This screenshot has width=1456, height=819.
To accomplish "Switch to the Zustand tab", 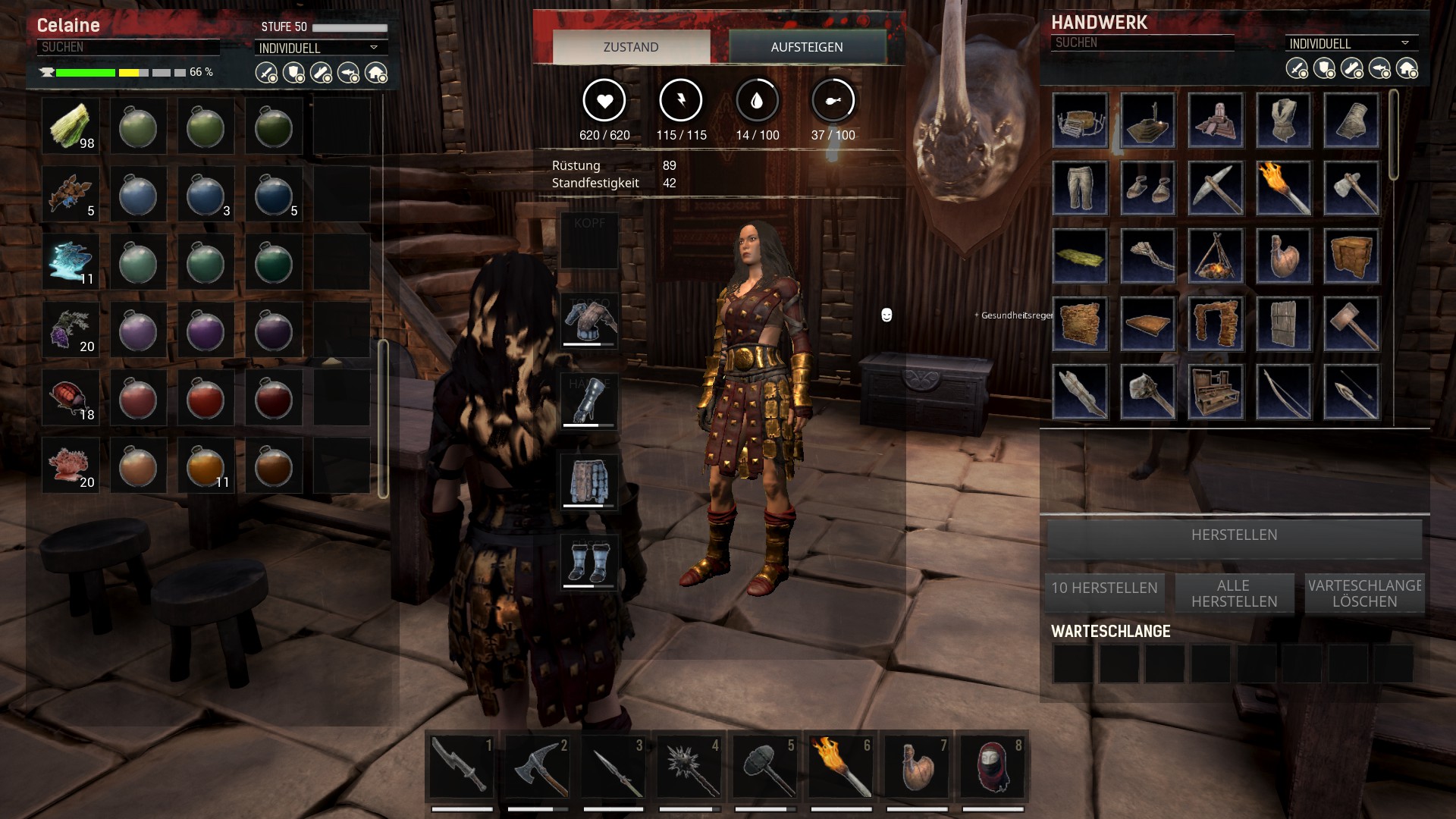I will pos(631,47).
